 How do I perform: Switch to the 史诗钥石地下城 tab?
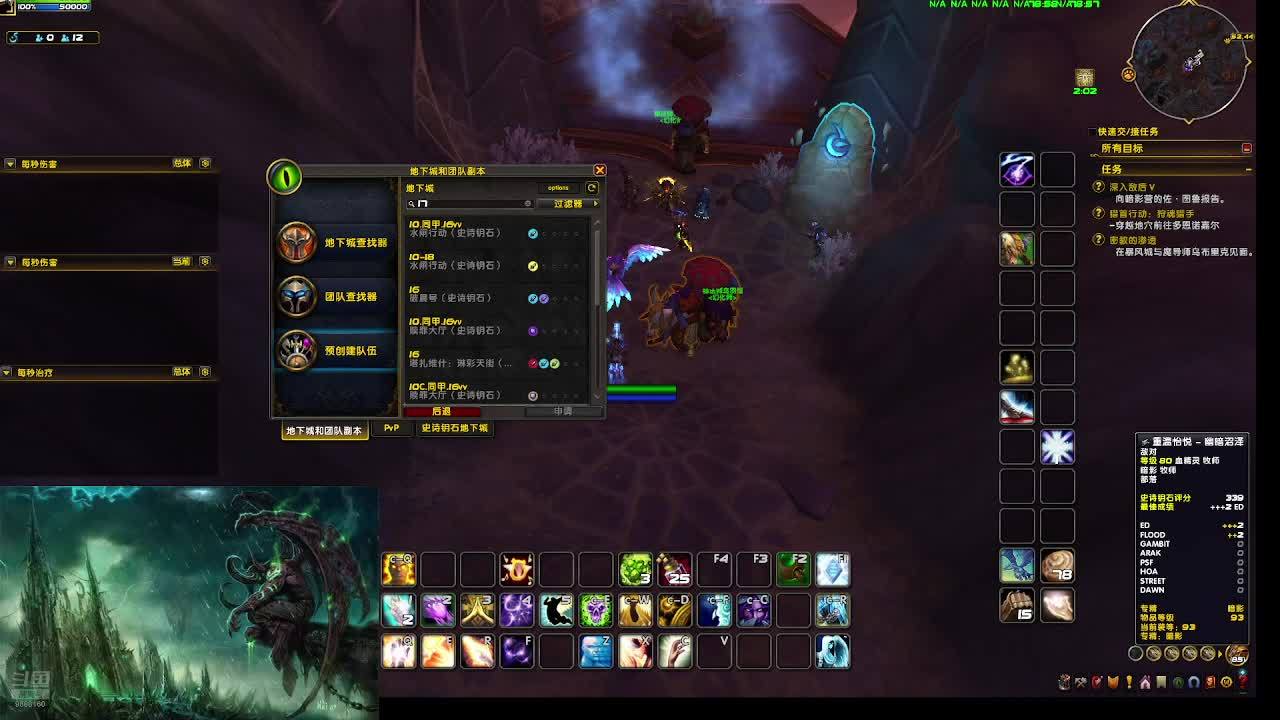(x=454, y=428)
